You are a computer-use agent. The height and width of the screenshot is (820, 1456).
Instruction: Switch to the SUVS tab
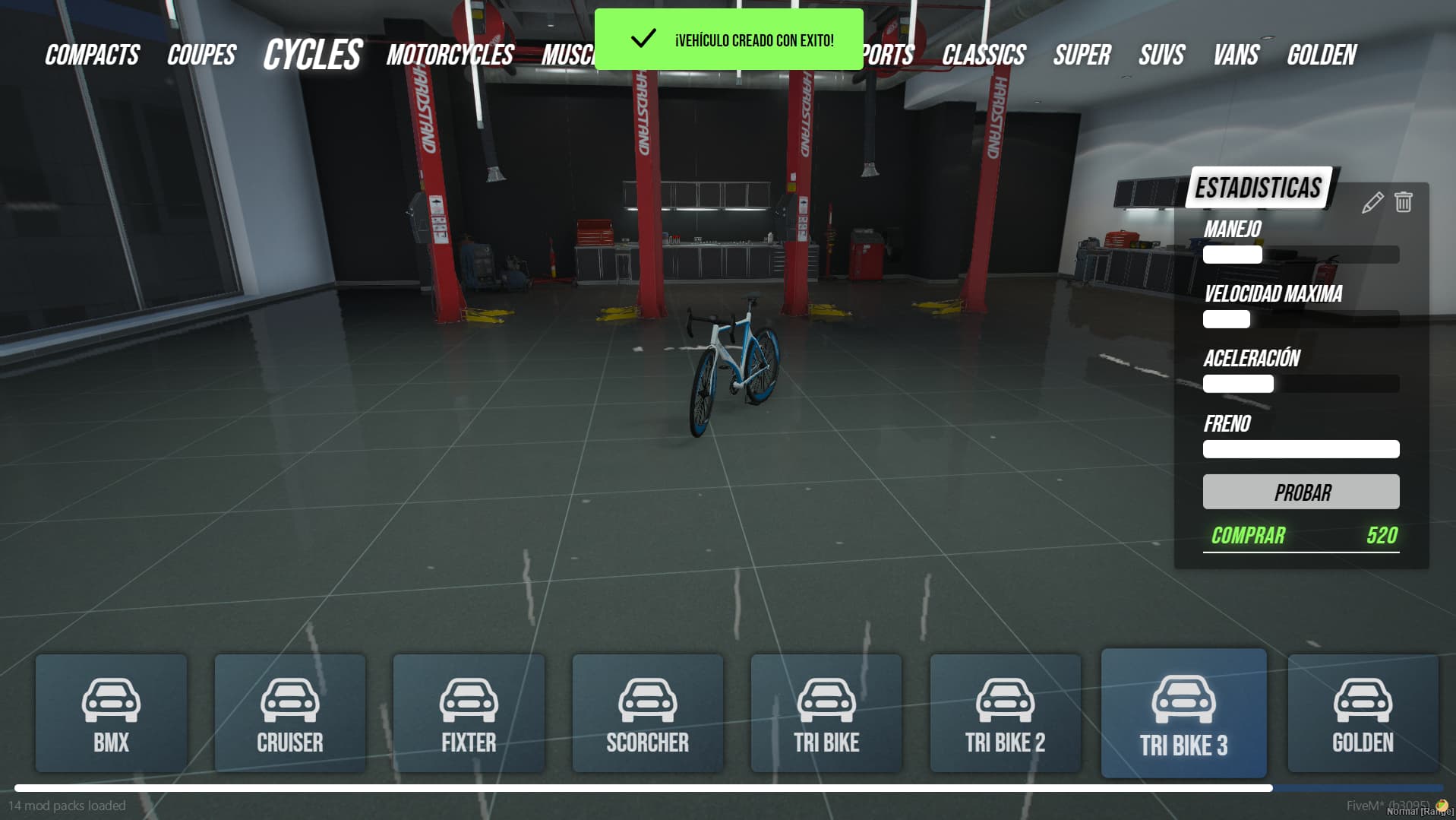[1161, 54]
